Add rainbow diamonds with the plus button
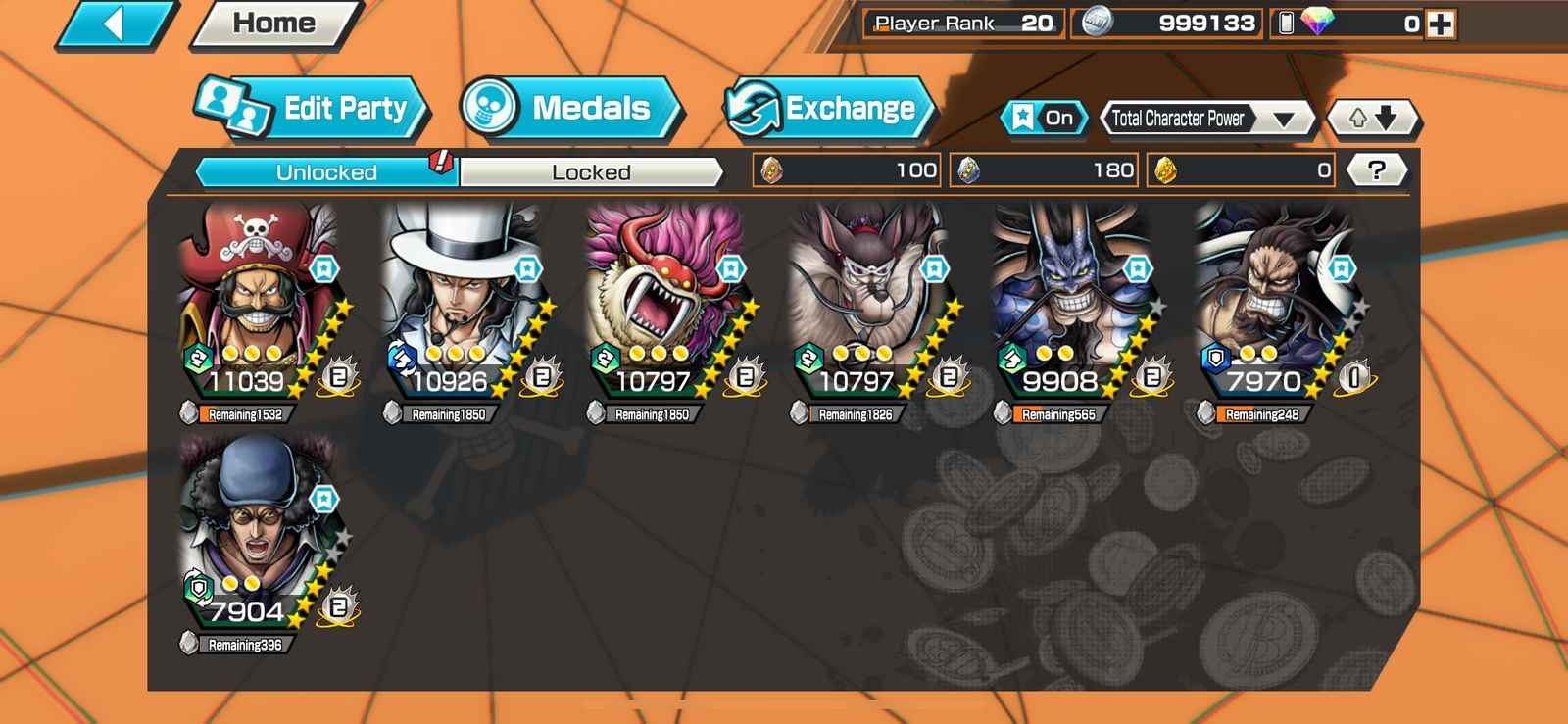Viewport: 1568px width, 724px height. pos(1441,24)
